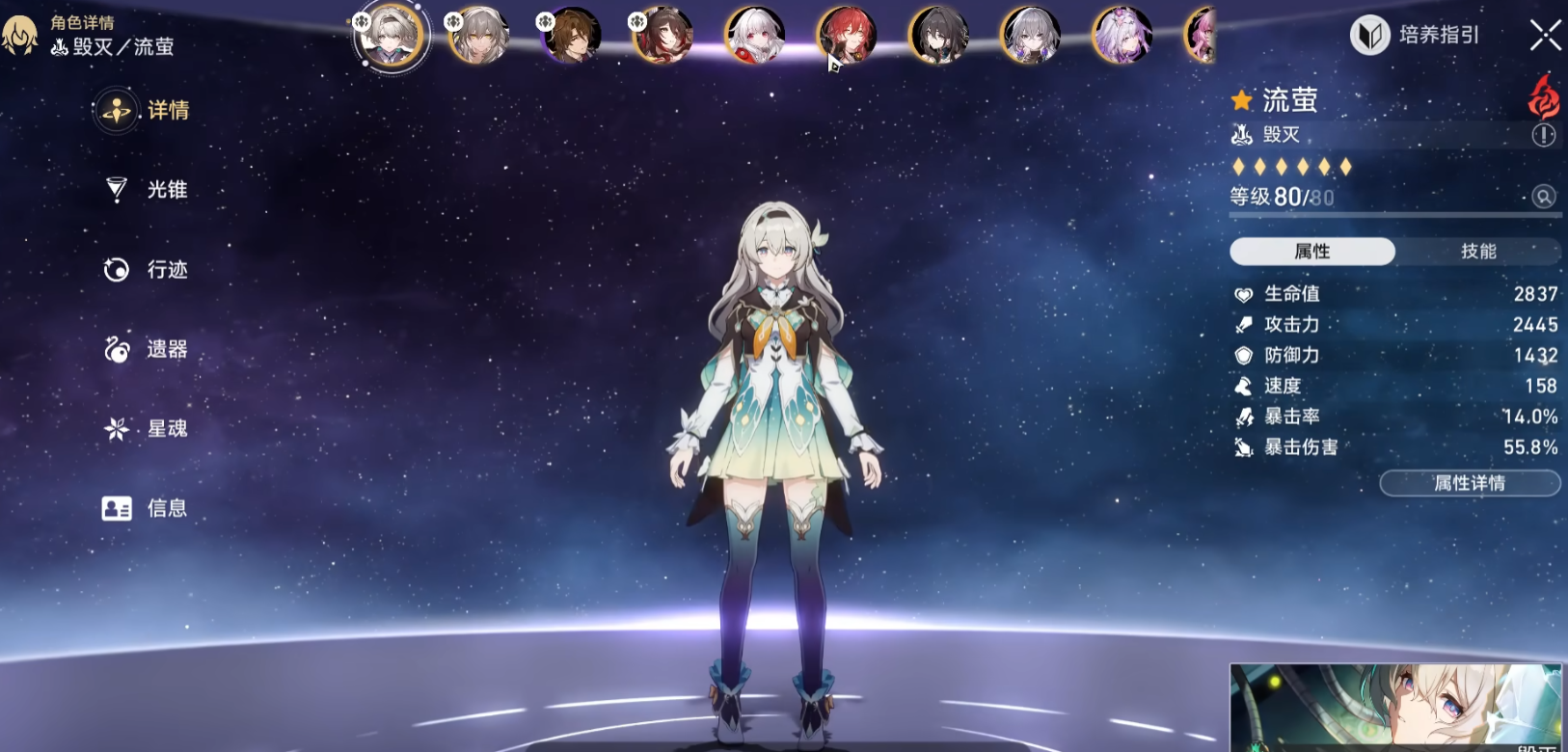Pick the grey-haired yellow-eyed character portrait

tap(479, 36)
